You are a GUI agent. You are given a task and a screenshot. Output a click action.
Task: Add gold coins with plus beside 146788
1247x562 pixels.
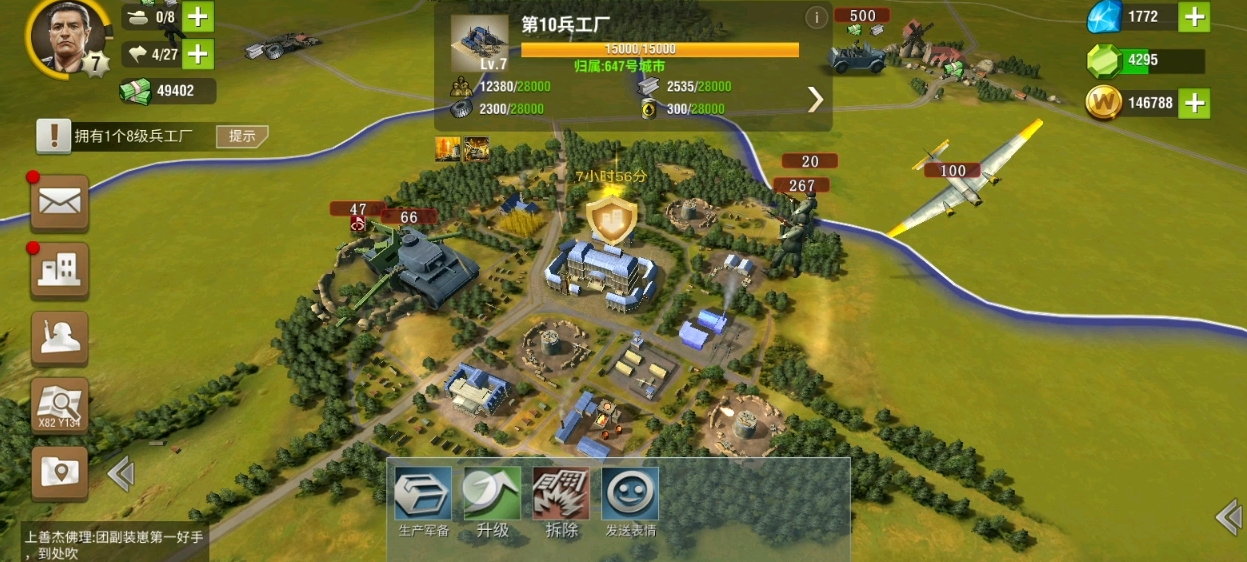[x=1194, y=102]
